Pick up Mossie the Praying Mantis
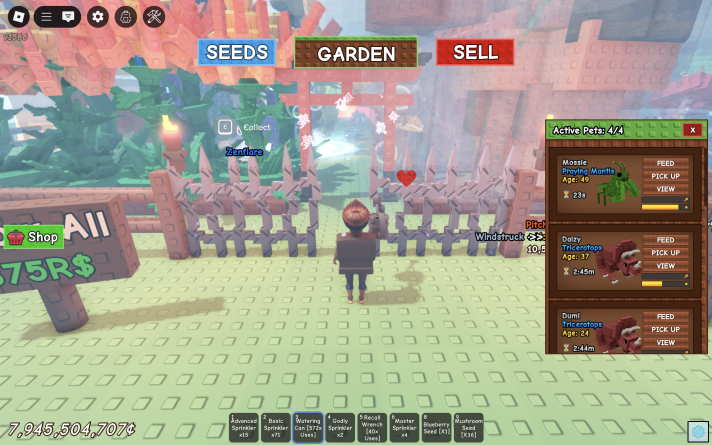Image resolution: width=712 pixels, height=445 pixels. [665, 176]
